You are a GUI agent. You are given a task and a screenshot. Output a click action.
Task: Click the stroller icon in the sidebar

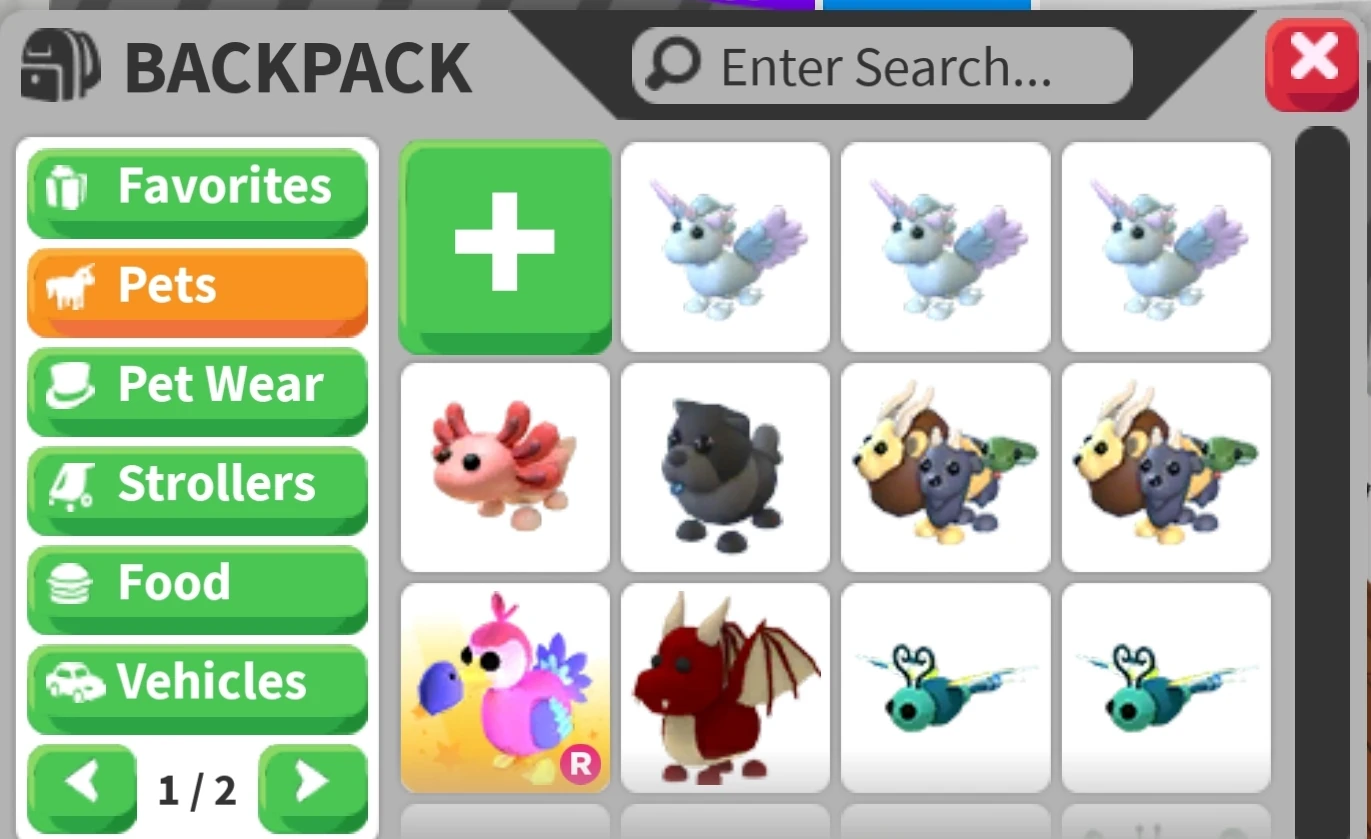[72, 484]
